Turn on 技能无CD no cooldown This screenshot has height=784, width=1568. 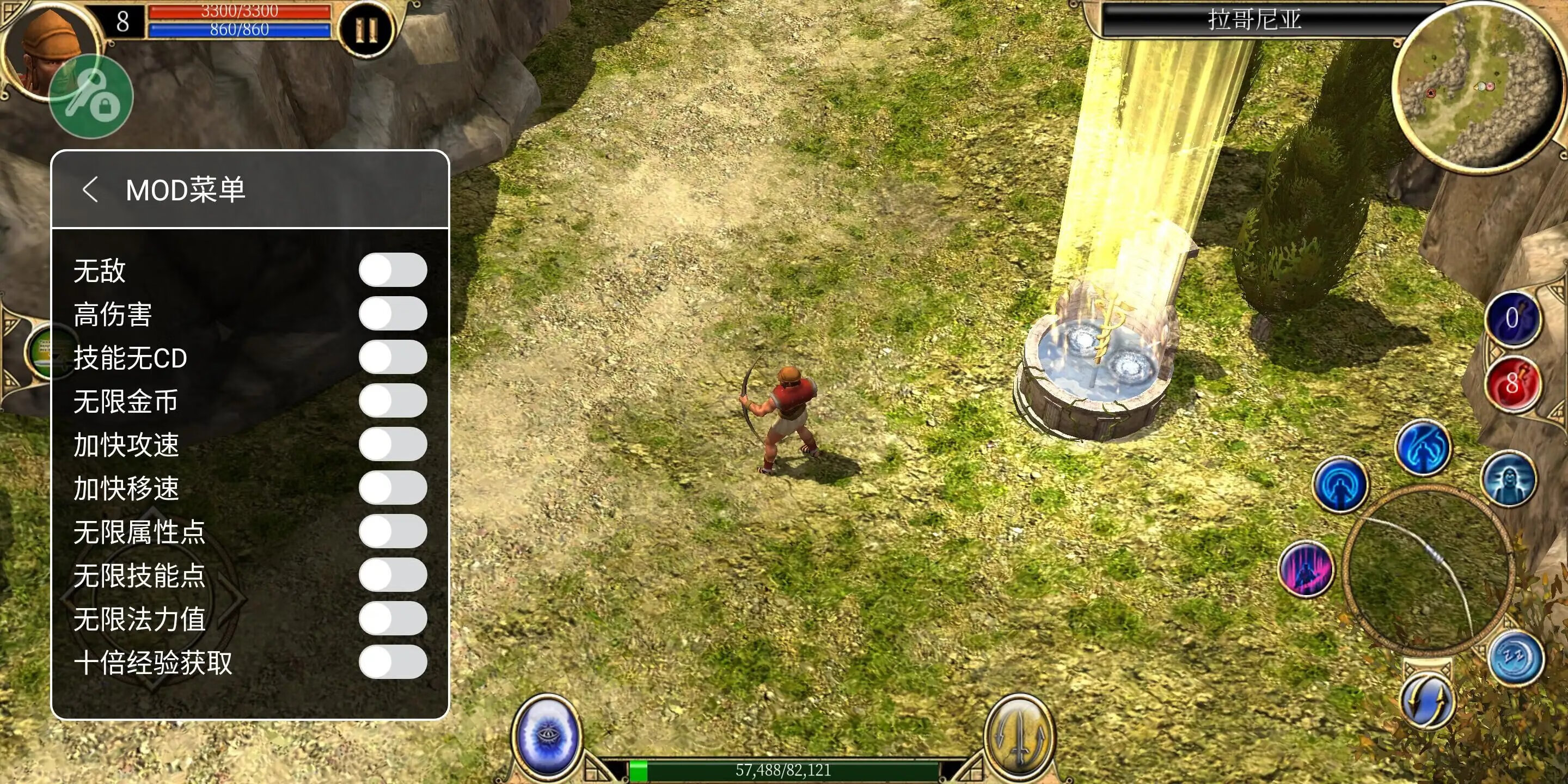[393, 357]
